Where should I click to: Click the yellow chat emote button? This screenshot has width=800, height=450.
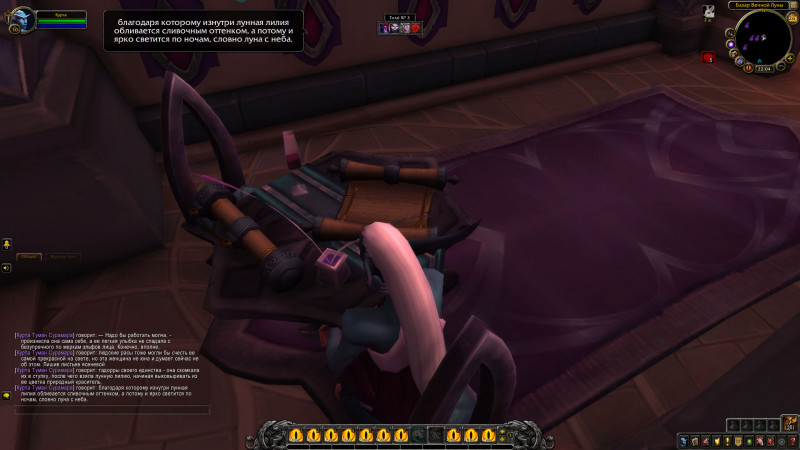[x=6, y=243]
